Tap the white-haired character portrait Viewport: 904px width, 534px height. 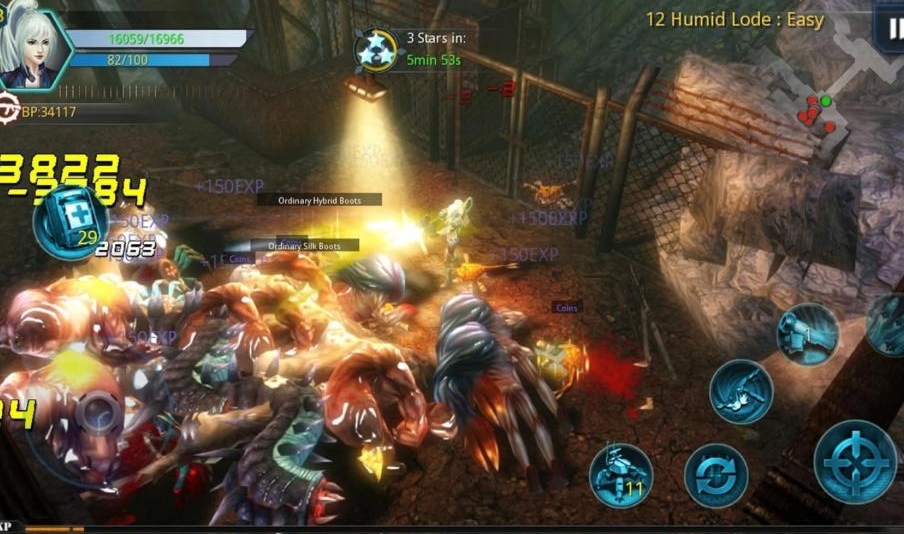tap(32, 45)
